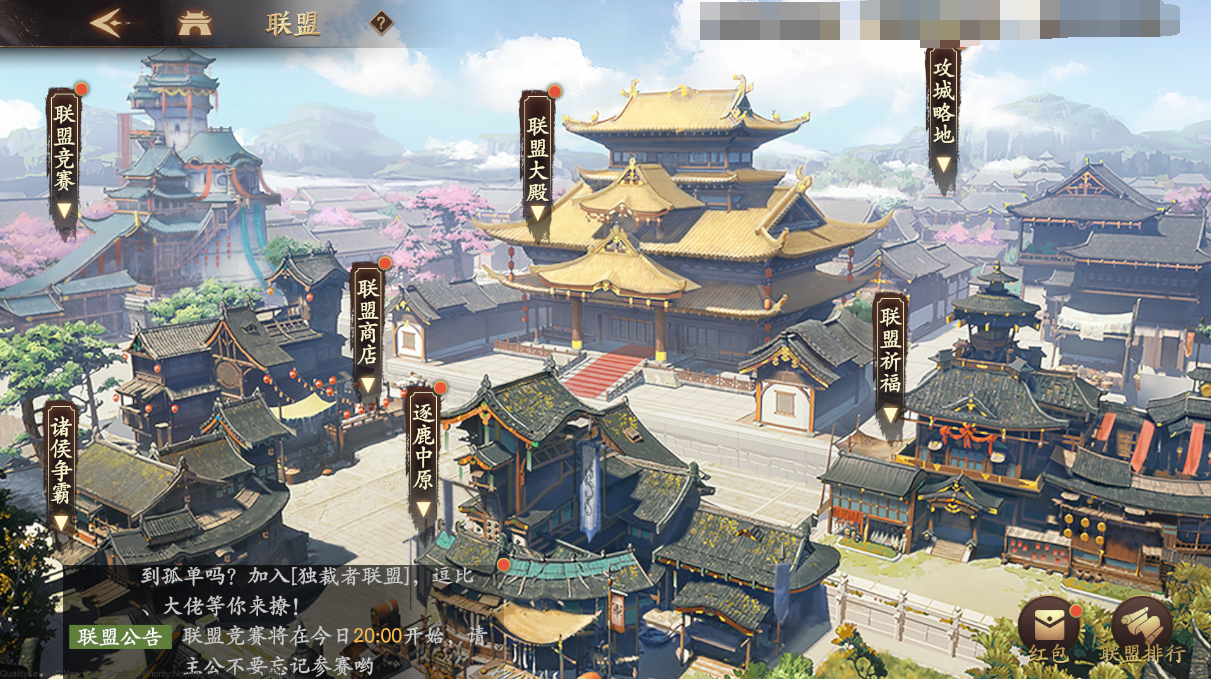Screen dimensions: 1211x679
Task: Return to the main city via palace icon
Action: point(194,24)
